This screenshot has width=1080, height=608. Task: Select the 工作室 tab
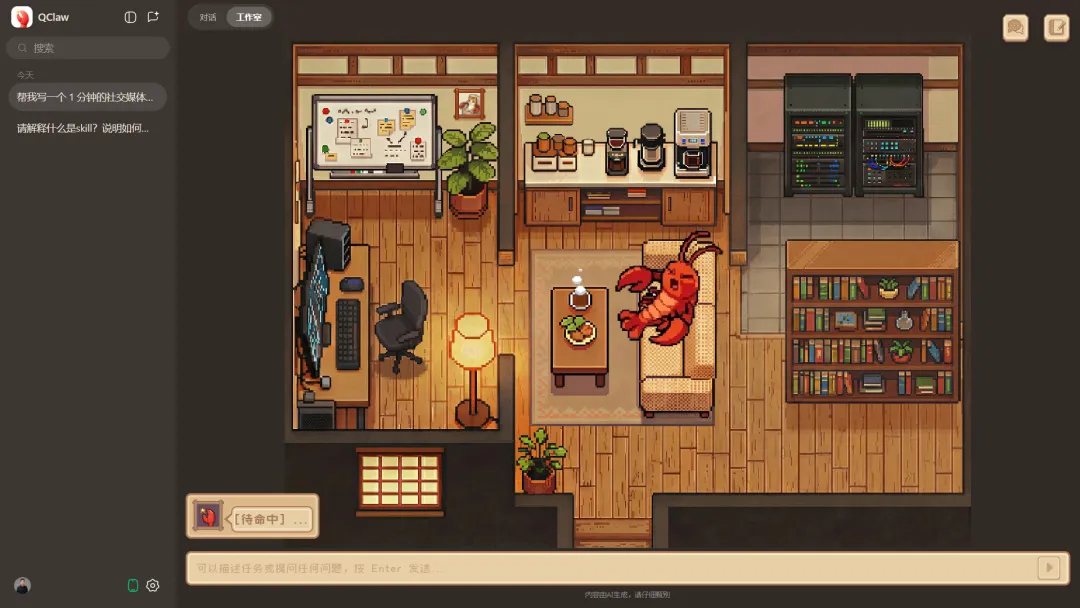[x=248, y=17]
